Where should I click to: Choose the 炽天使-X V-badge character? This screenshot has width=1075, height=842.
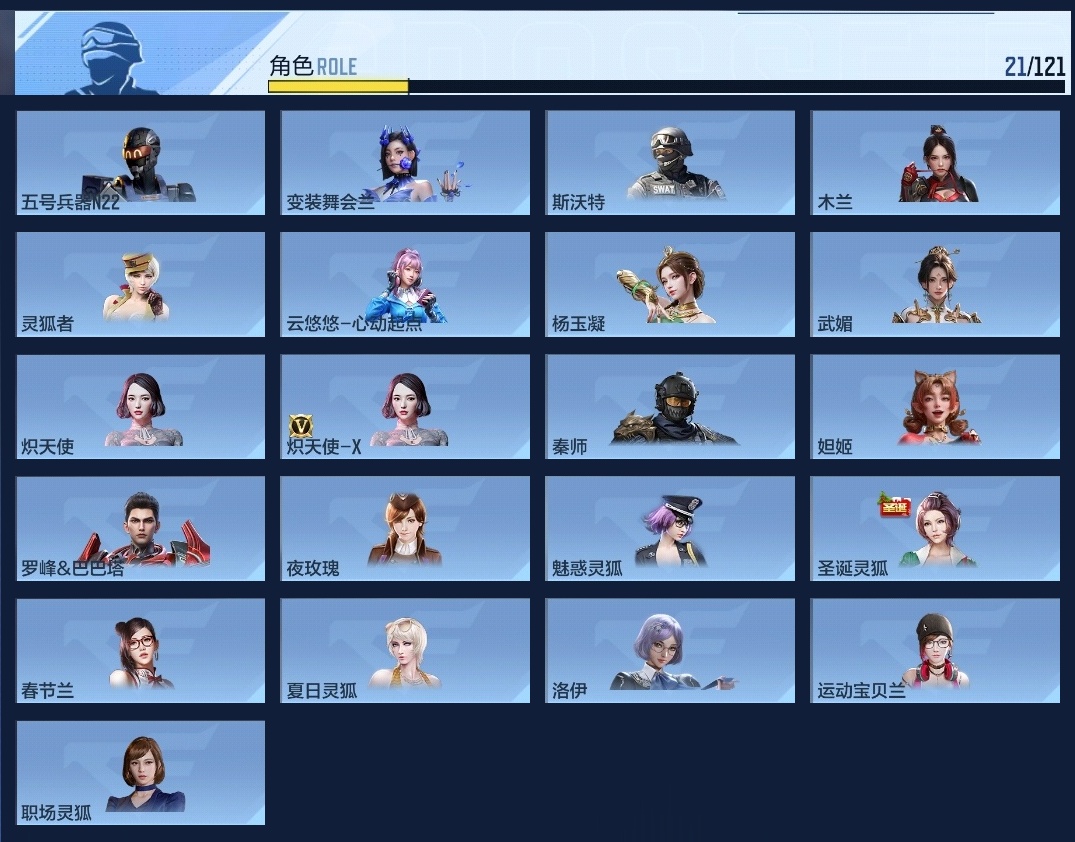pyautogui.click(x=405, y=407)
